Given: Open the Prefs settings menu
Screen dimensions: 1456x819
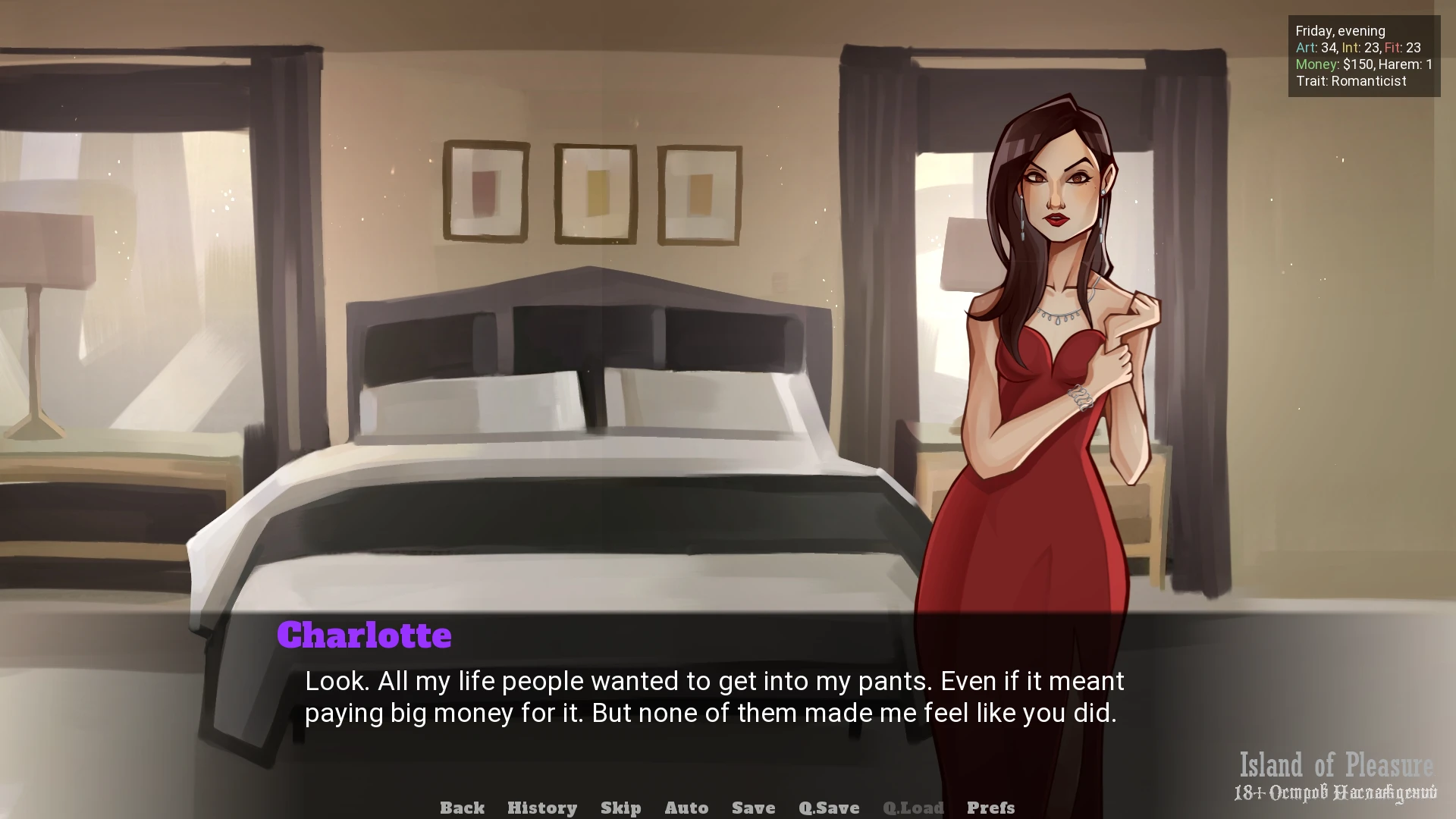Looking at the screenshot, I should tap(990, 808).
